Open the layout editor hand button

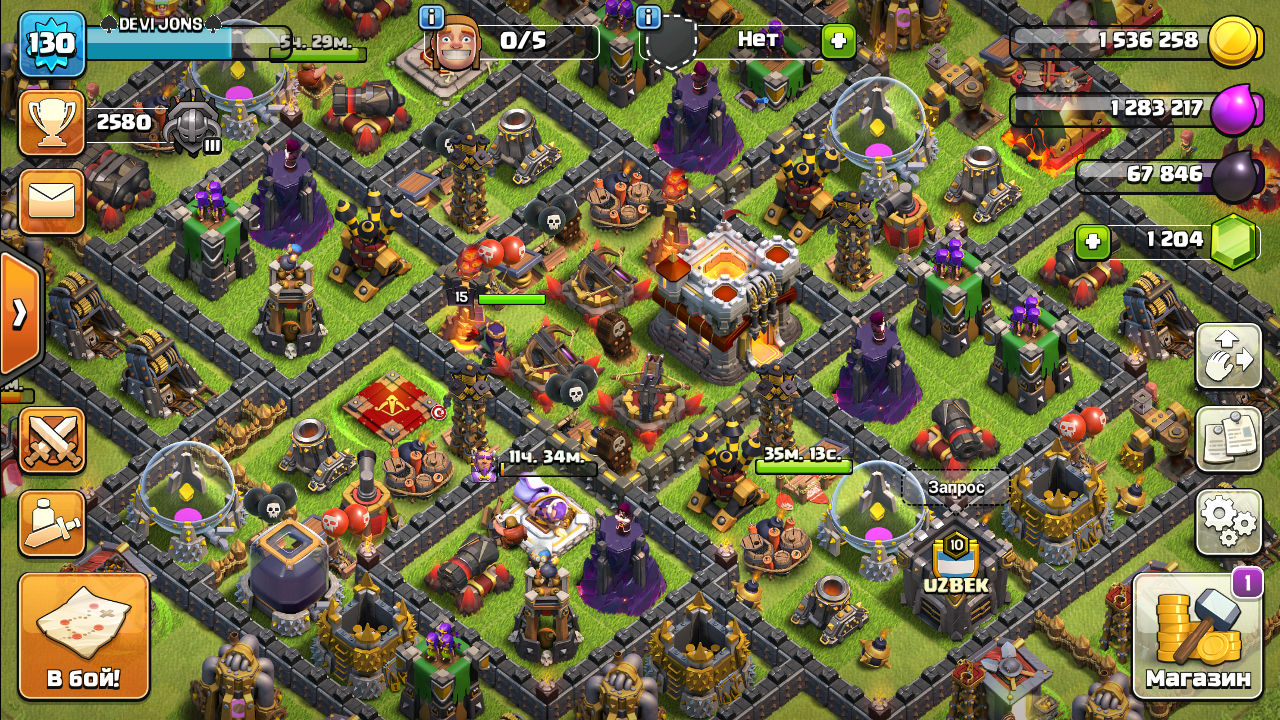click(x=1229, y=357)
